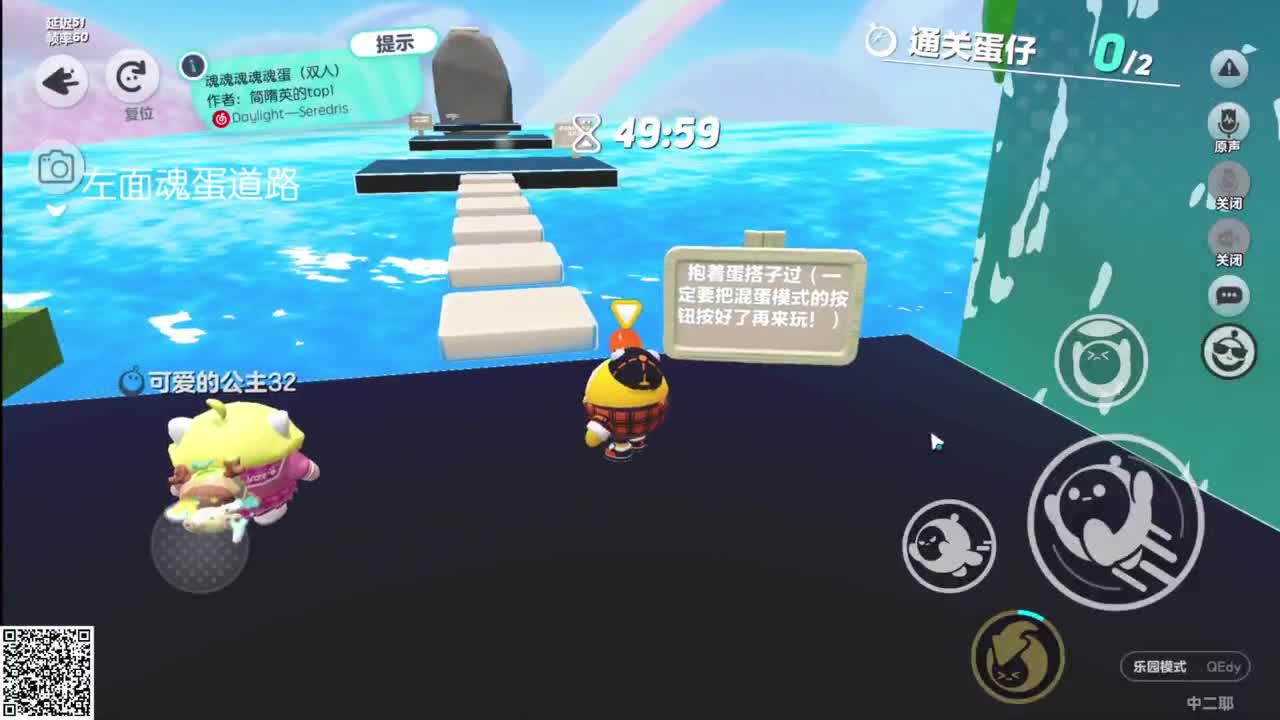Select the camera screenshot tool
The height and width of the screenshot is (720, 1280).
pyautogui.click(x=55, y=170)
